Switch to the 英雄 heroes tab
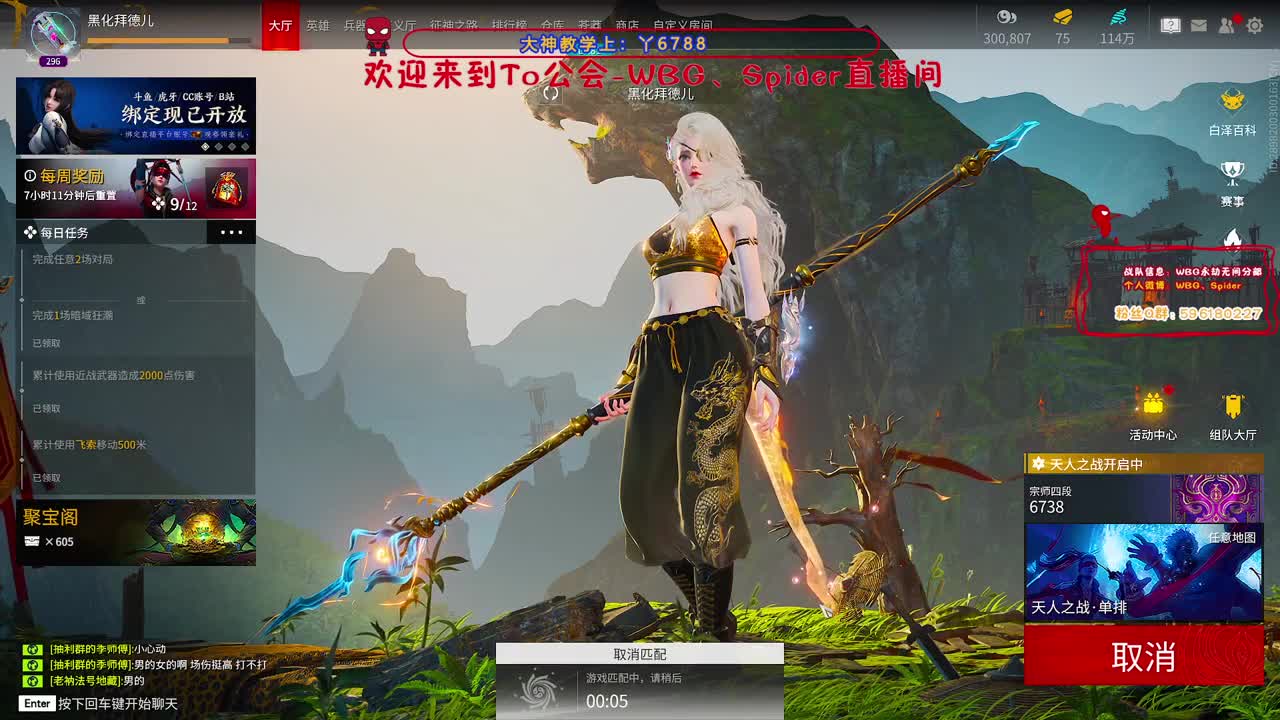1280x720 pixels. pyautogui.click(x=318, y=26)
